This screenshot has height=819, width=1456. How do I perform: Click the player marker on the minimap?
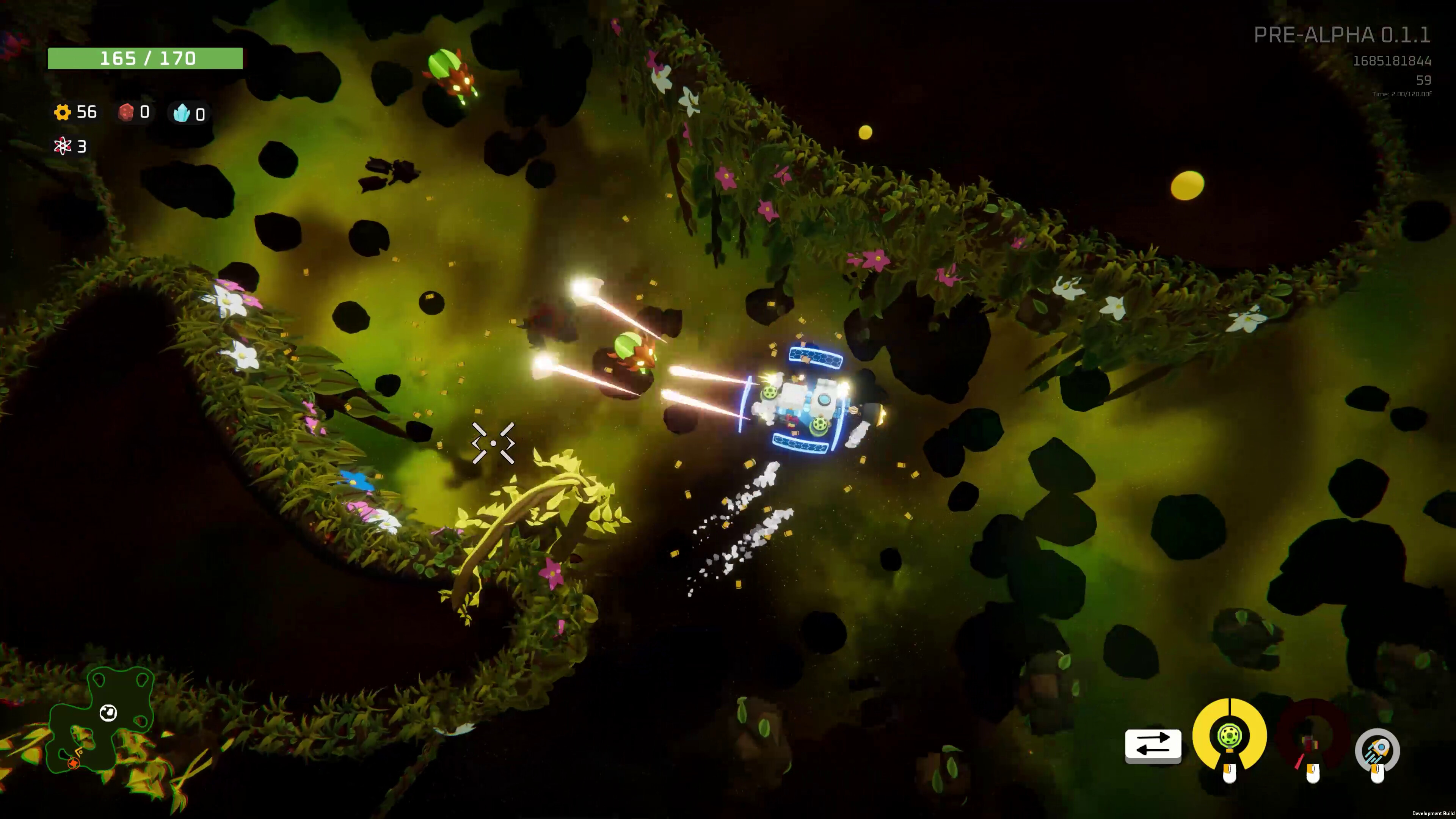pos(108,713)
